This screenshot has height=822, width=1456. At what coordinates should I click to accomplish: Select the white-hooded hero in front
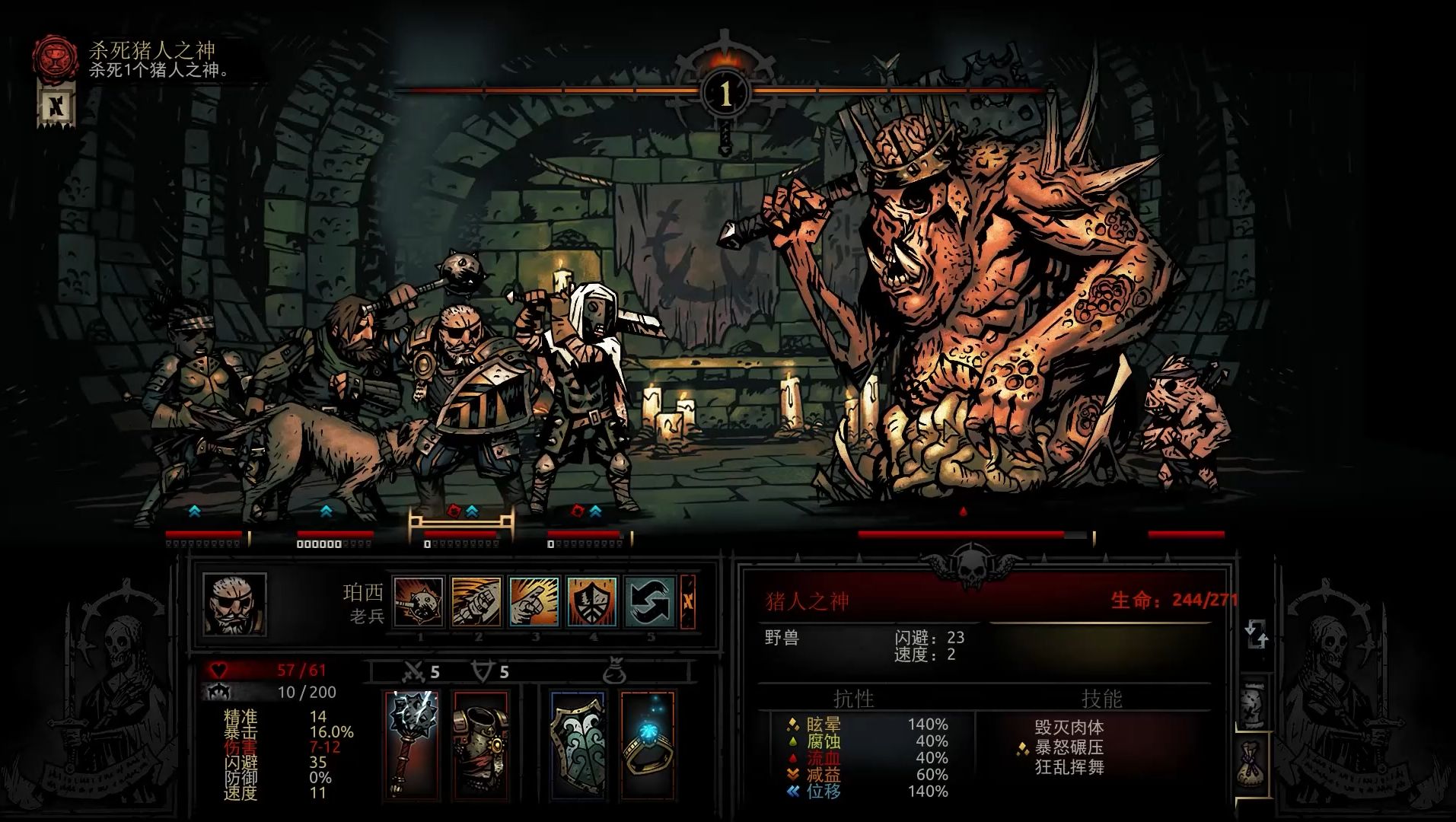[x=582, y=396]
